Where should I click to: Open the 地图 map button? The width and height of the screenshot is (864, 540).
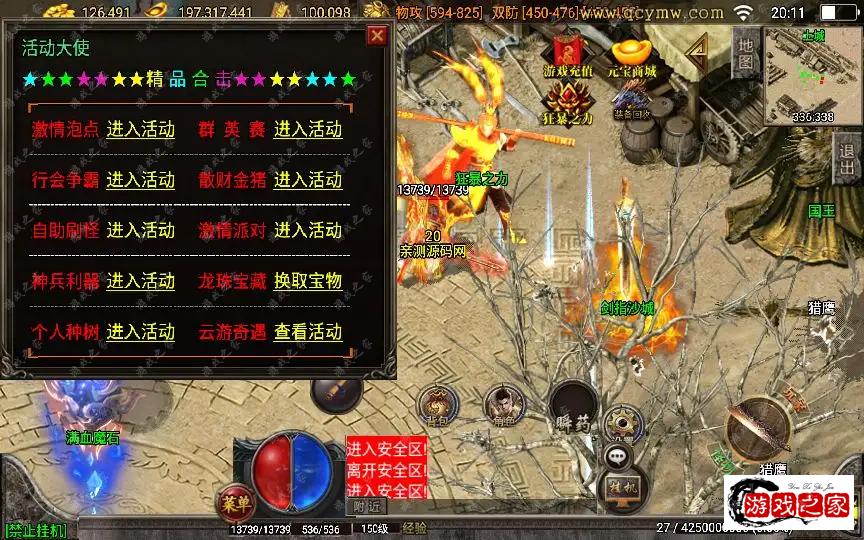coord(743,52)
